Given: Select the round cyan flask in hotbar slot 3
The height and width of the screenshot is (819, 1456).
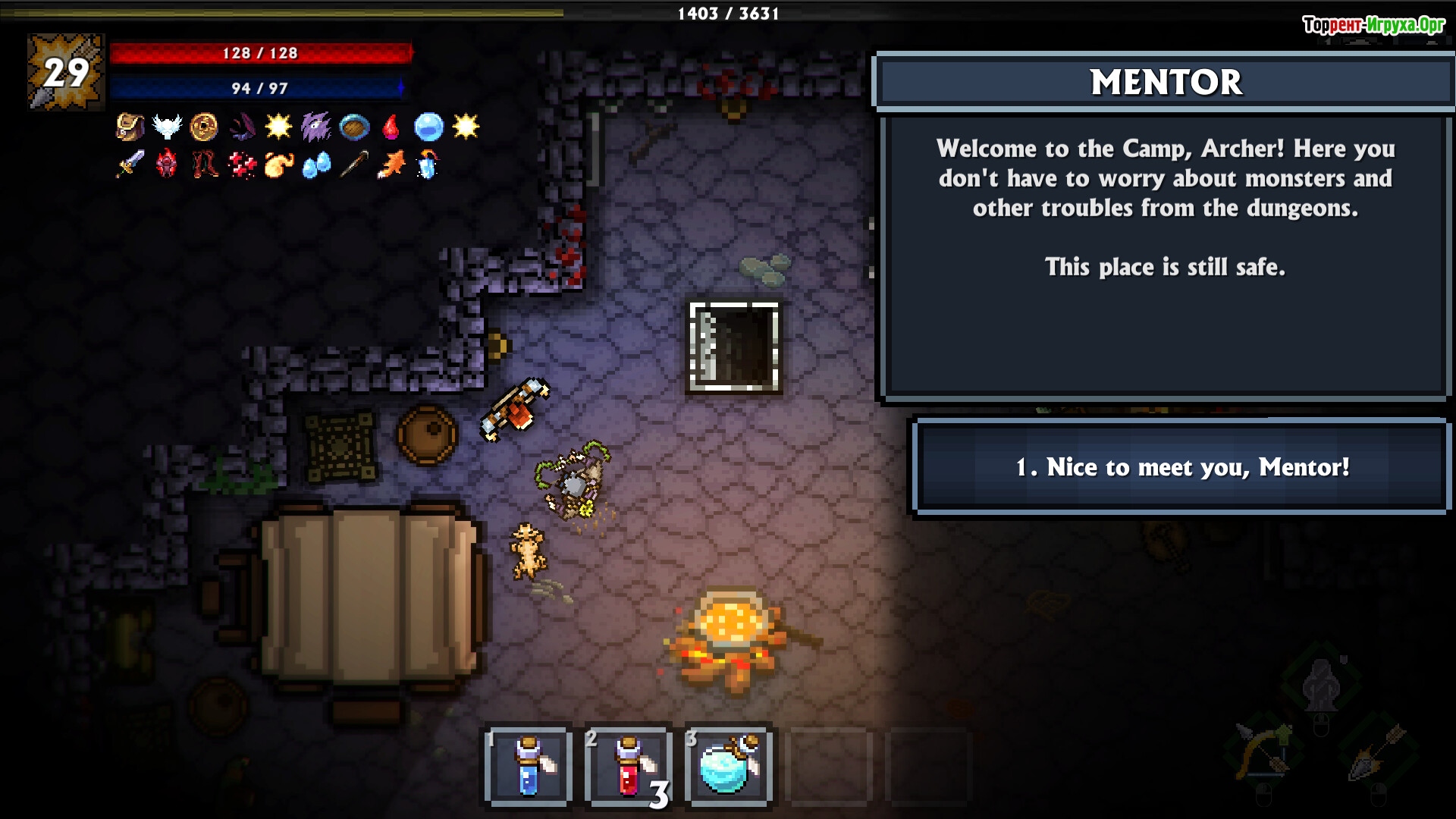Looking at the screenshot, I should 728,766.
